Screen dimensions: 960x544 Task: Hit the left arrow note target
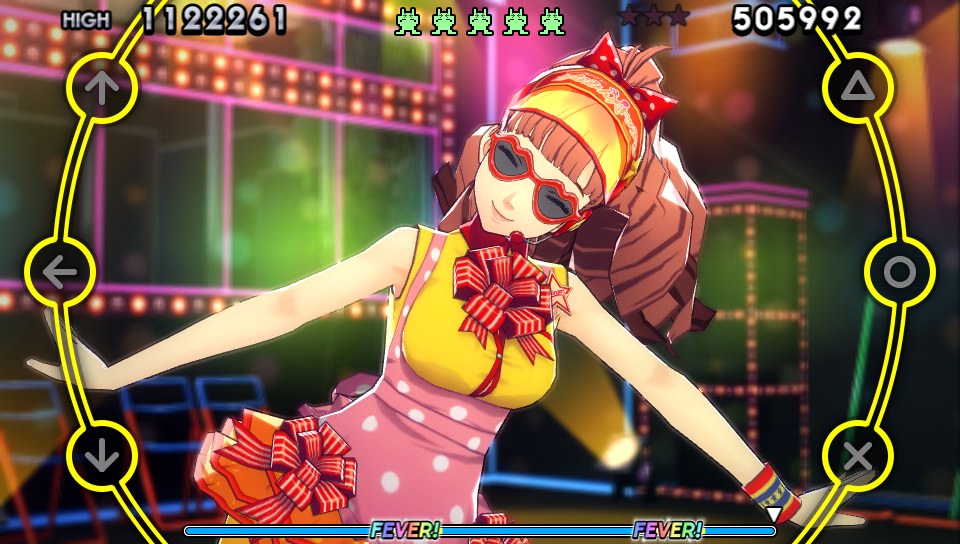point(60,271)
